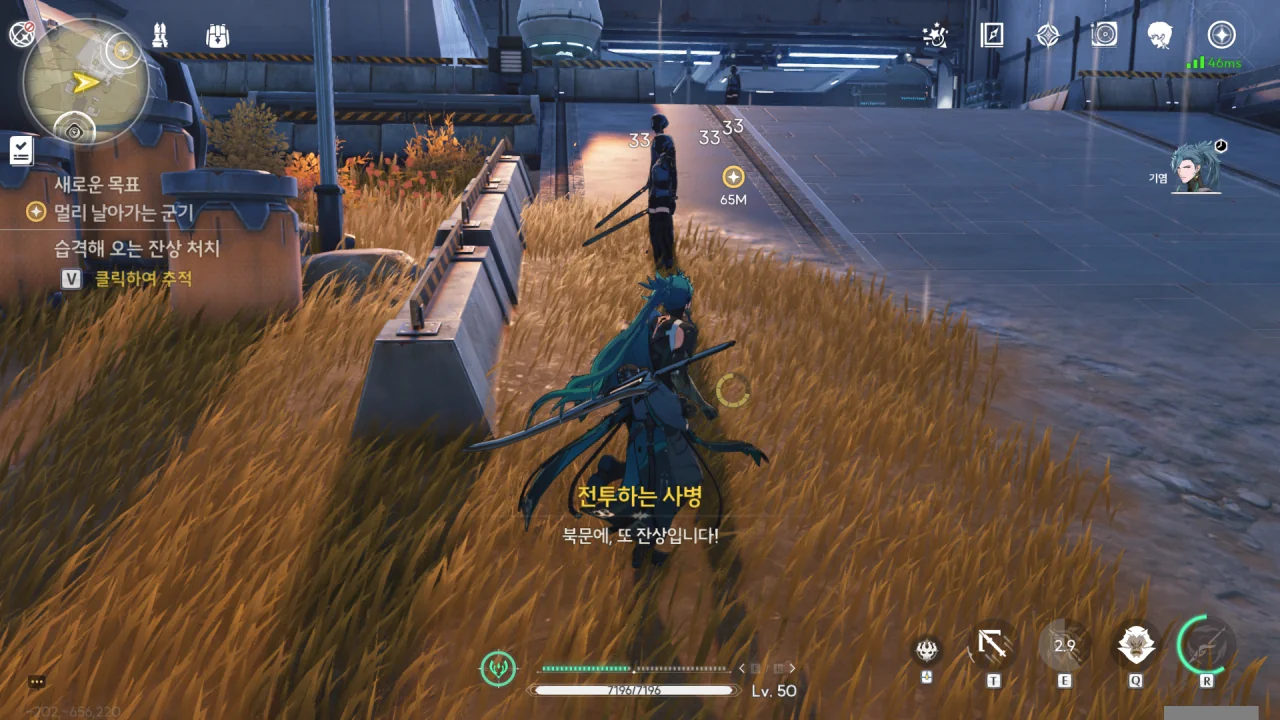Select party member 기염 portrait
The width and height of the screenshot is (1280, 720).
(1196, 167)
